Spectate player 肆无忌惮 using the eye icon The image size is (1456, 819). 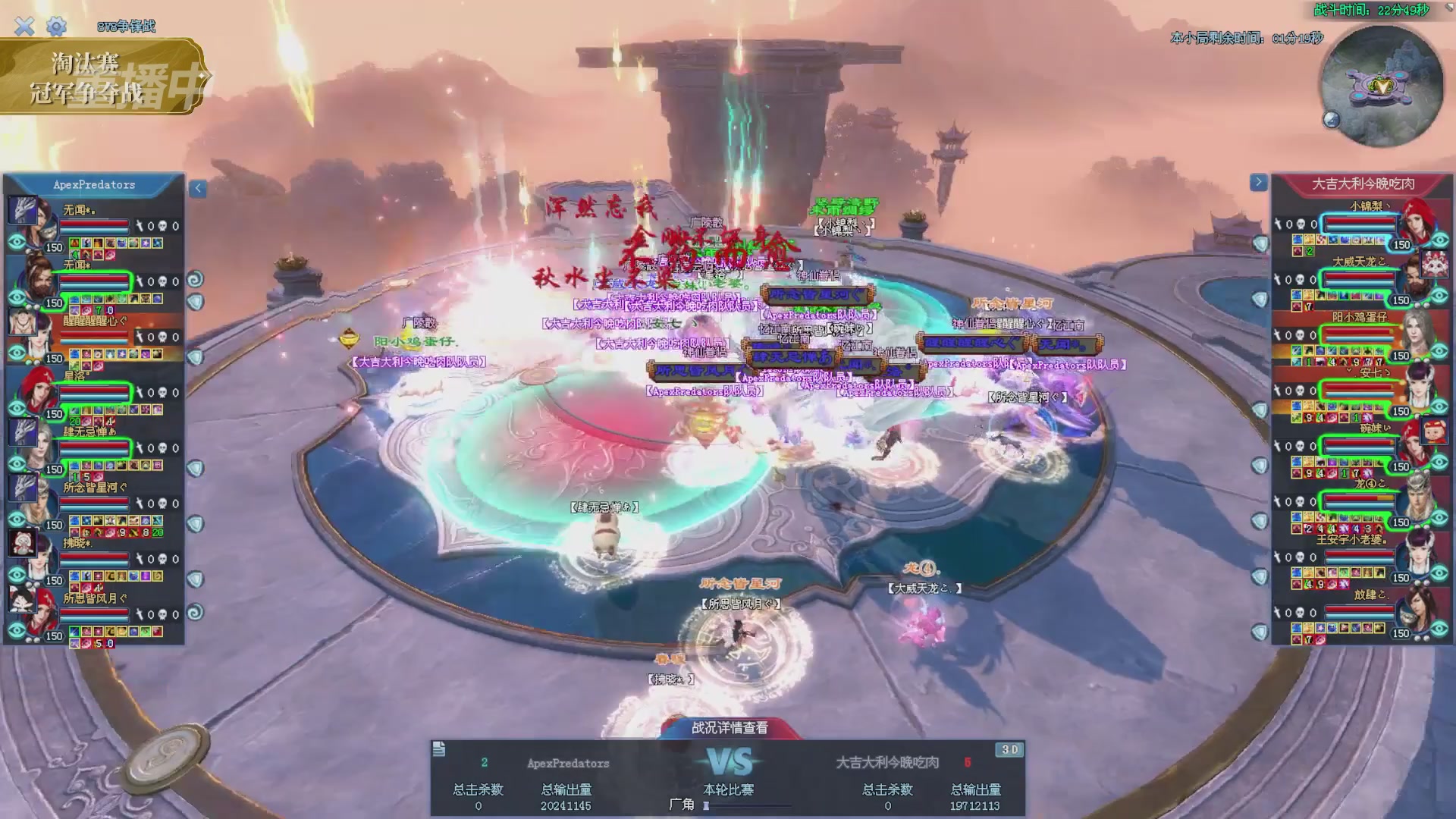pos(17,464)
